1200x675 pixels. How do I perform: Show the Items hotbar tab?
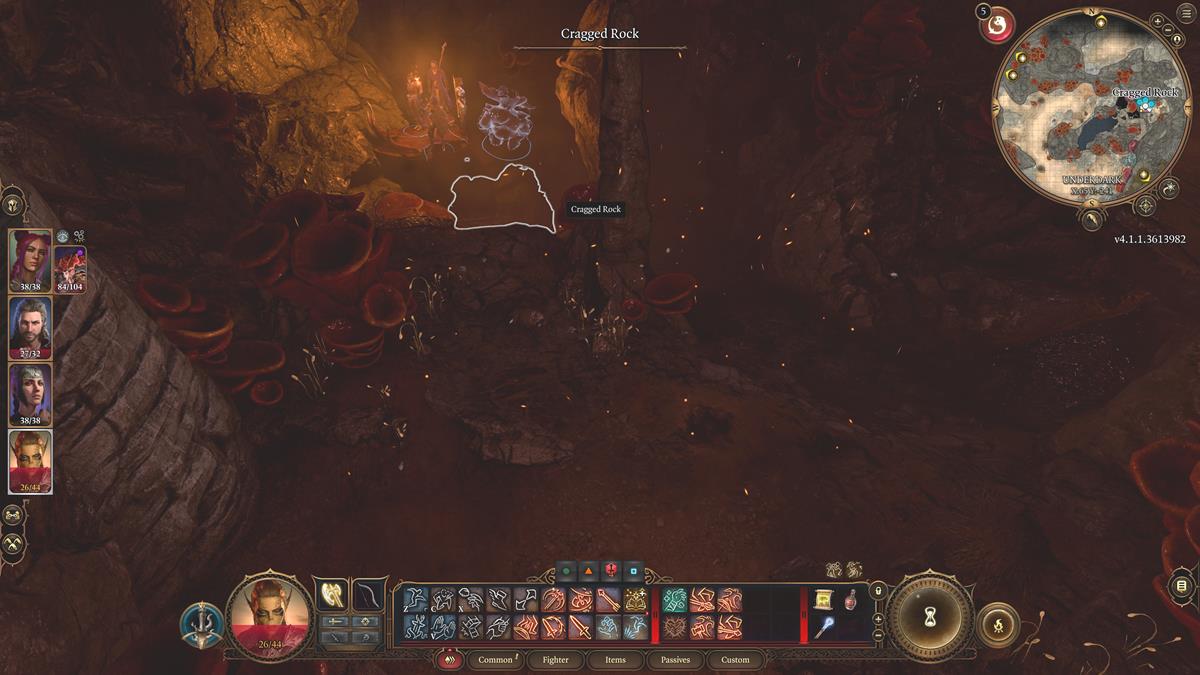(615, 660)
